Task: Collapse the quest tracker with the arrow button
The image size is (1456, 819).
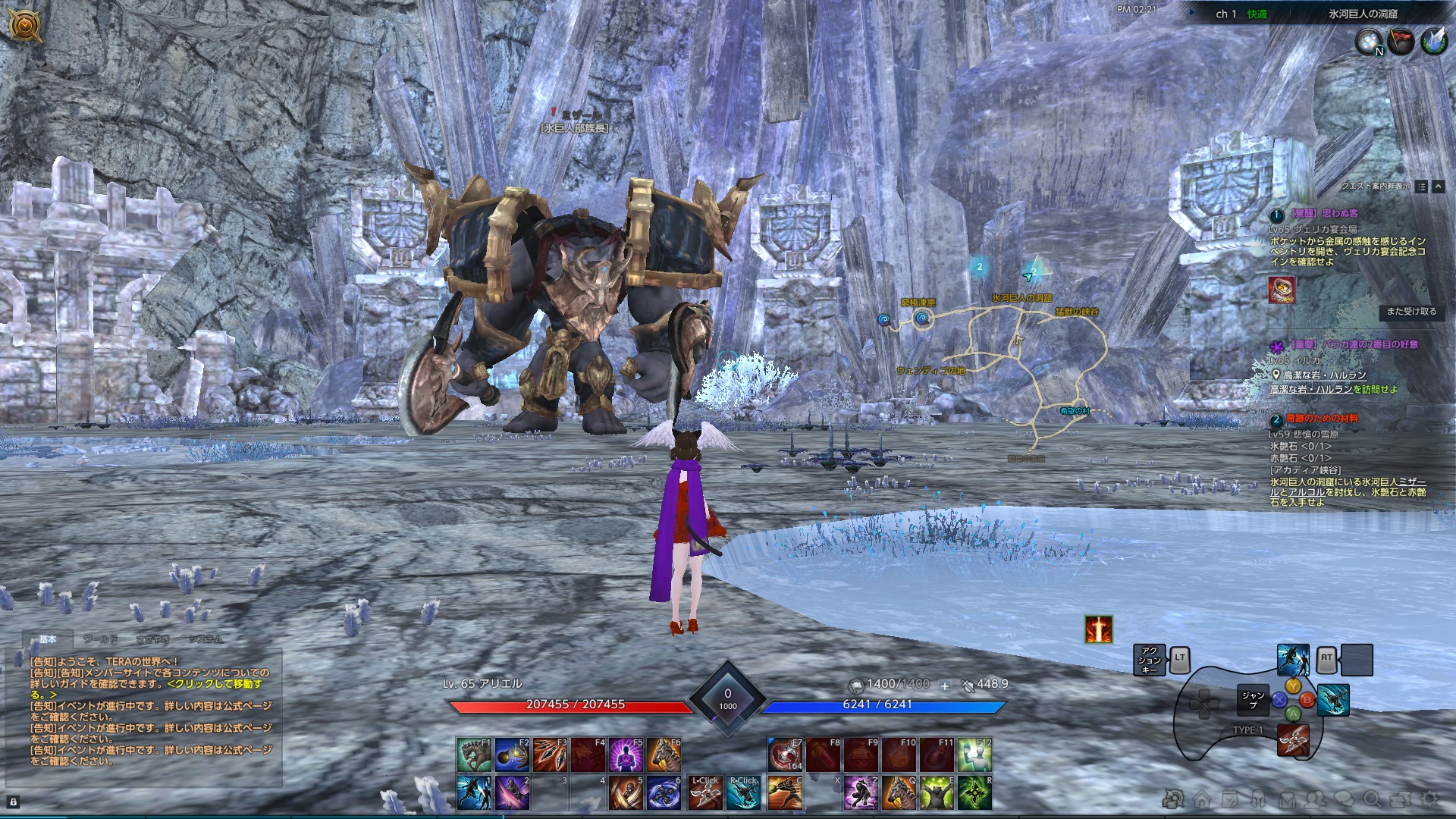Action: tap(1438, 187)
